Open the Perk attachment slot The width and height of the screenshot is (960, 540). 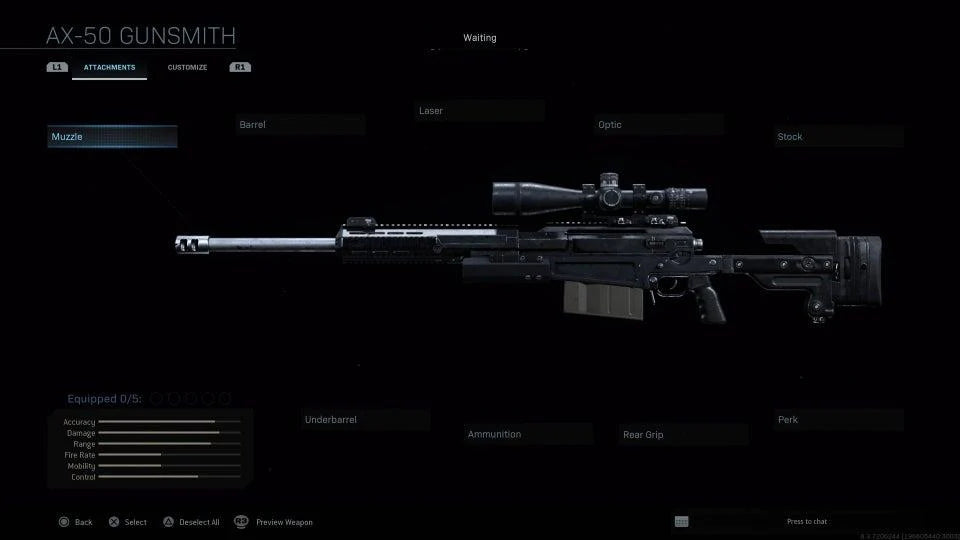pos(840,420)
